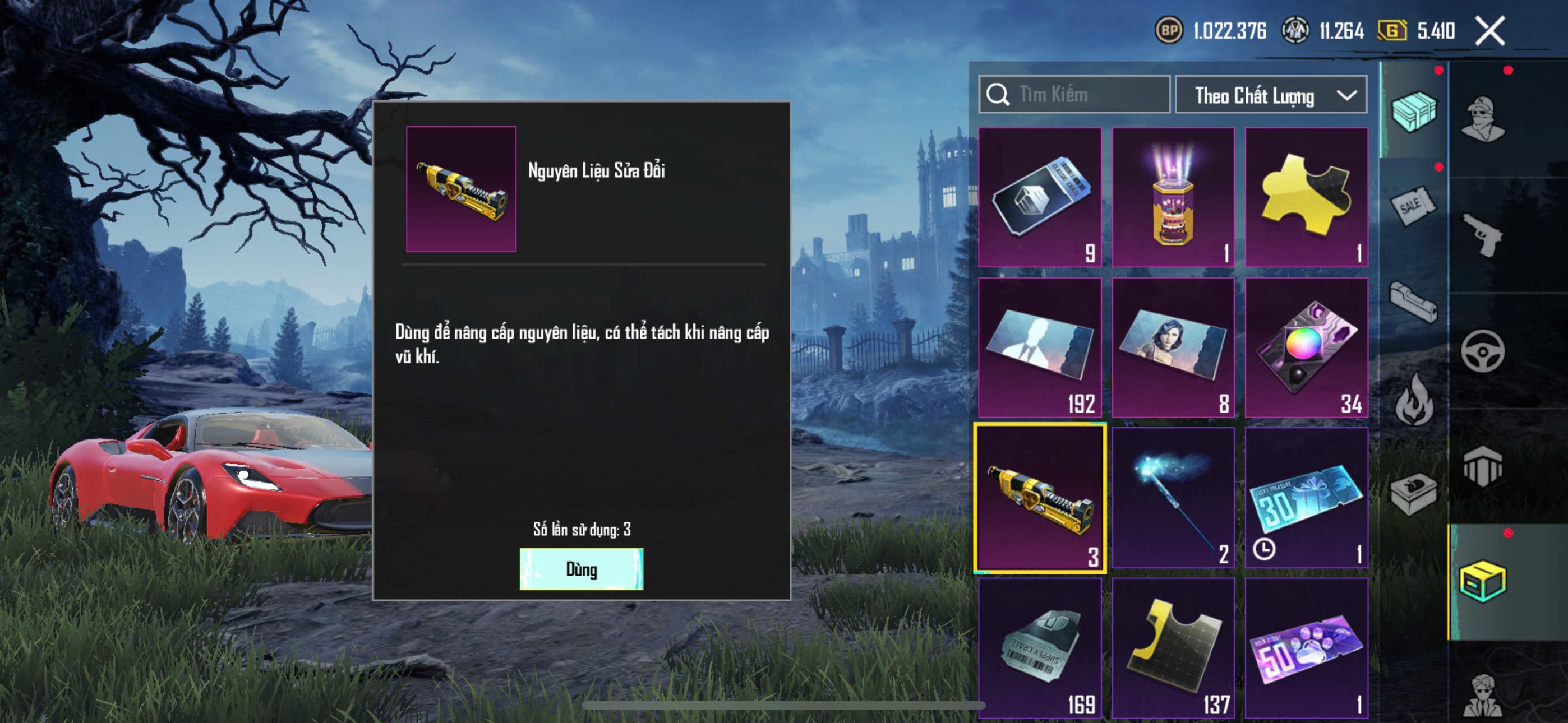
Task: Choose the female character card item
Action: pyautogui.click(x=1173, y=347)
